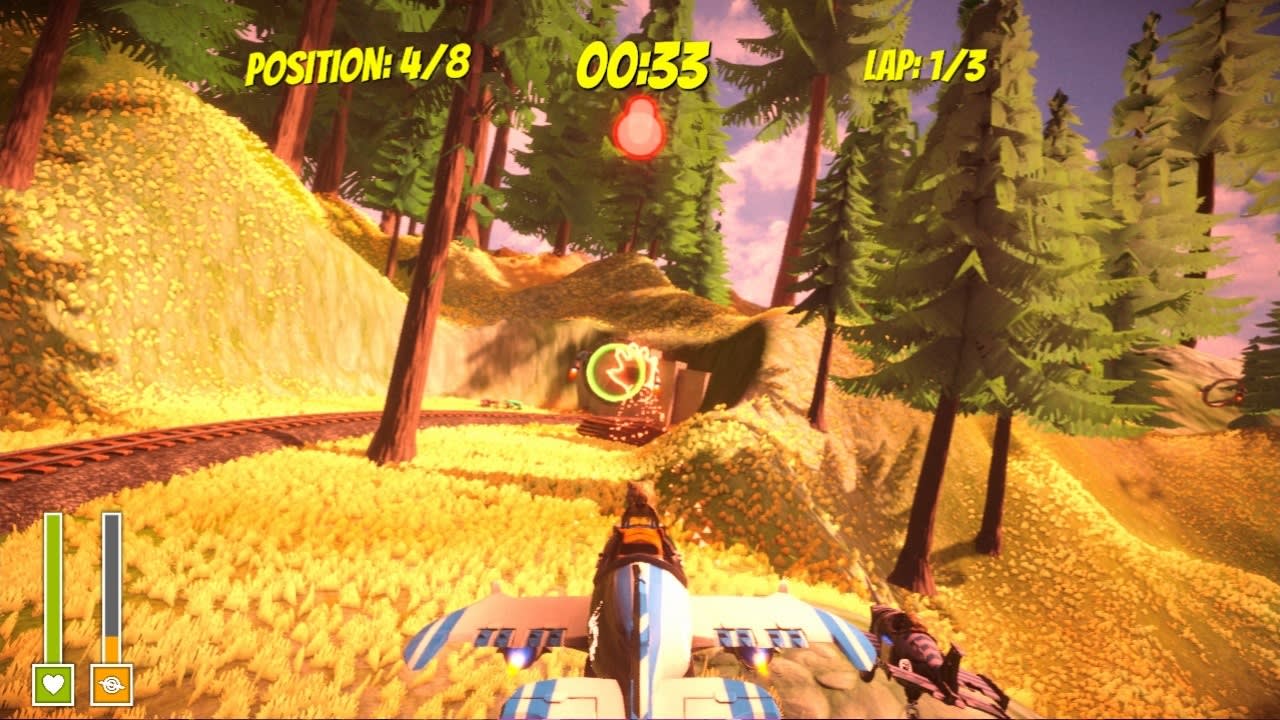Toggle the heart icon below the health bar

[55, 685]
